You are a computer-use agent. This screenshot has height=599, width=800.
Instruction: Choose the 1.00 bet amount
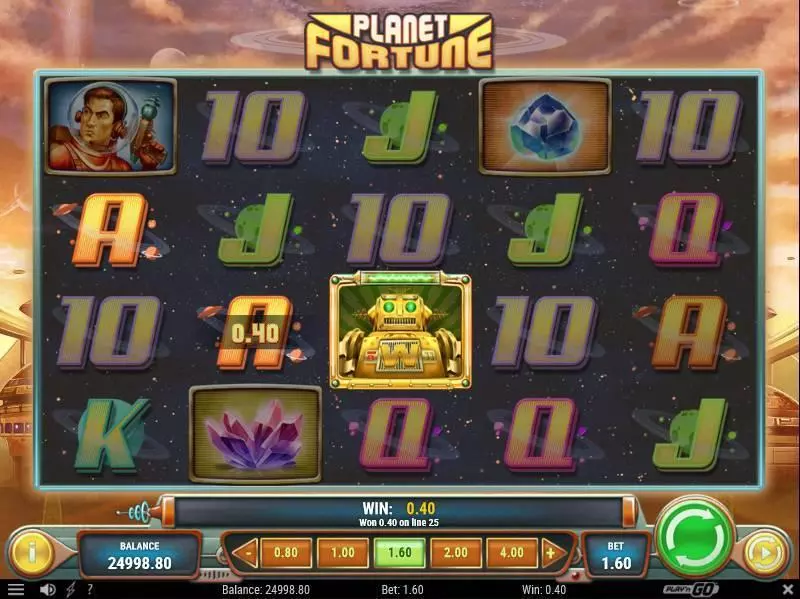point(342,551)
